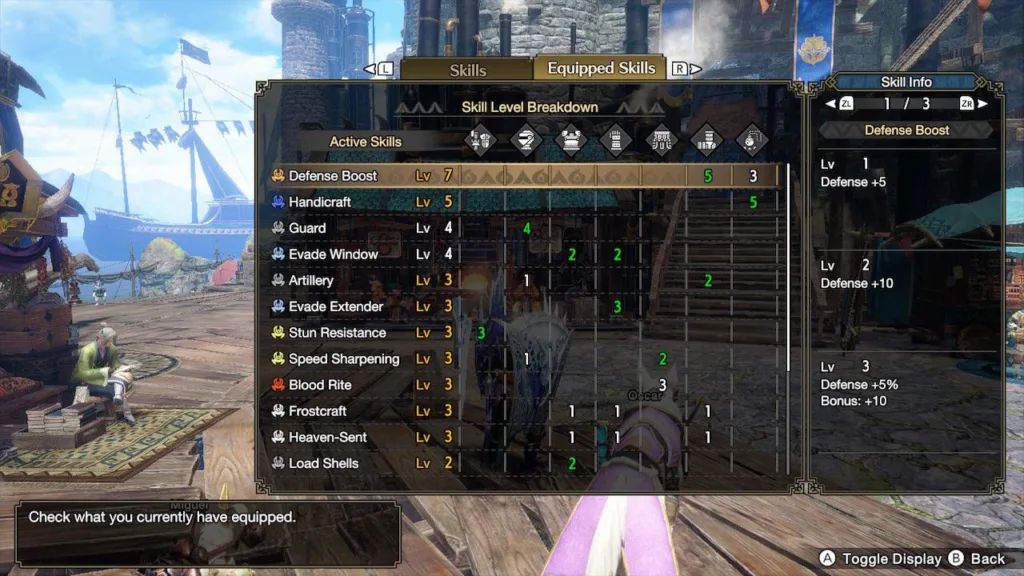Viewport: 1024px width, 576px height.
Task: Select the Evade Extender skill
Action: (x=336, y=306)
